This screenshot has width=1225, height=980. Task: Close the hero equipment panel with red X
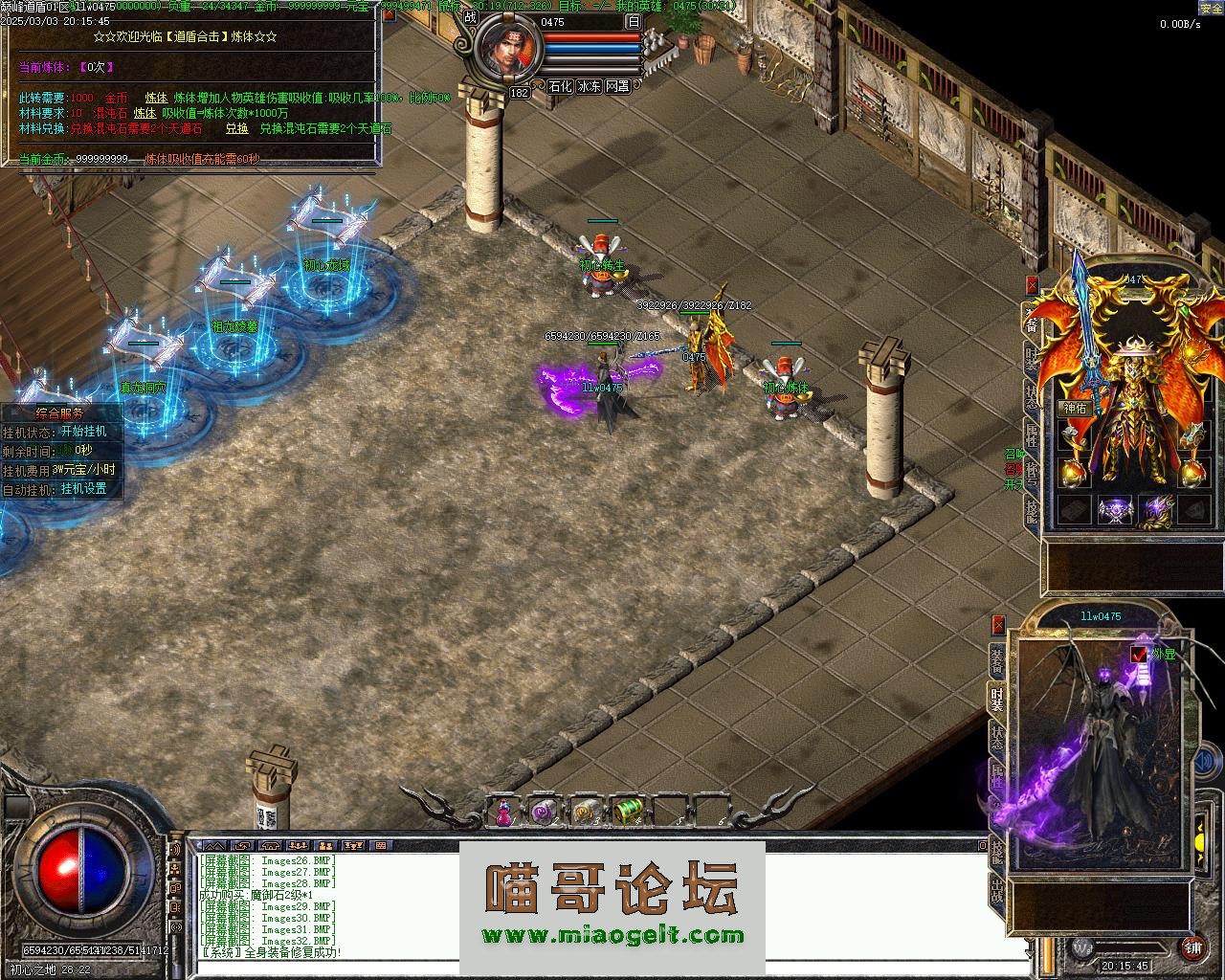1032,284
